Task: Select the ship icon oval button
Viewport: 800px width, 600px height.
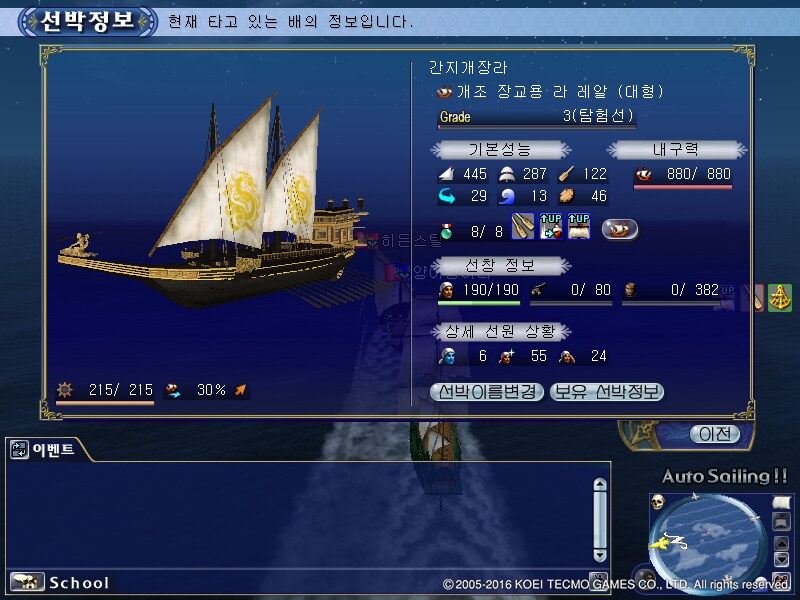Action: coord(620,229)
